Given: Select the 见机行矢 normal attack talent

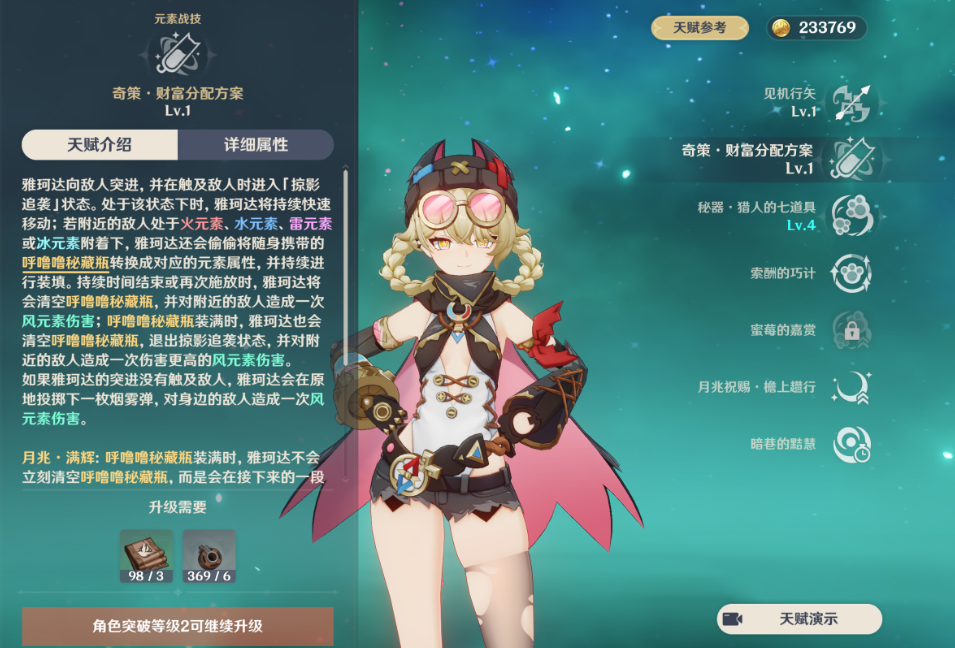Looking at the screenshot, I should 851,103.
